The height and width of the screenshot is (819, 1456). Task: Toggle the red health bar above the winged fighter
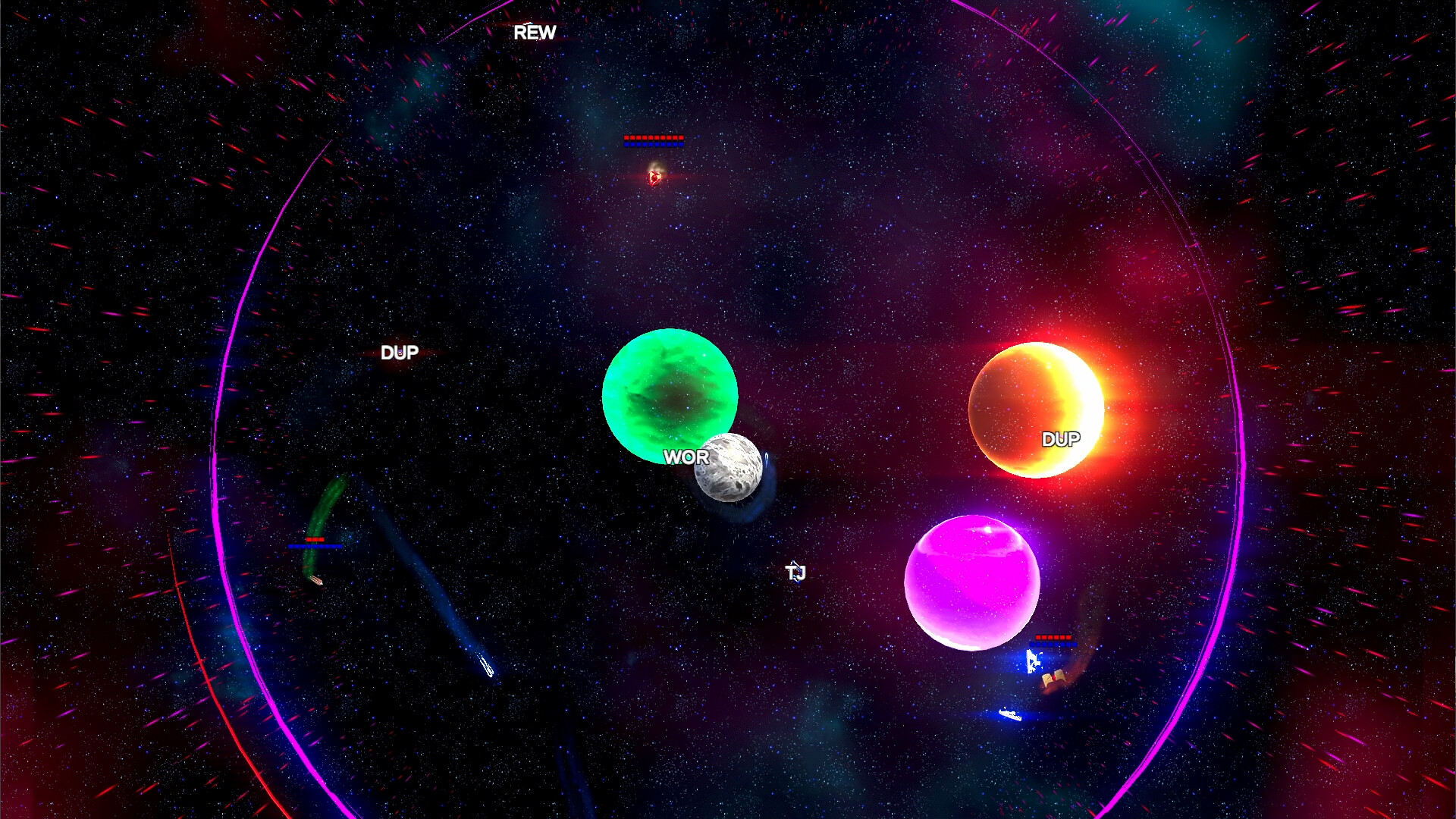(1054, 637)
